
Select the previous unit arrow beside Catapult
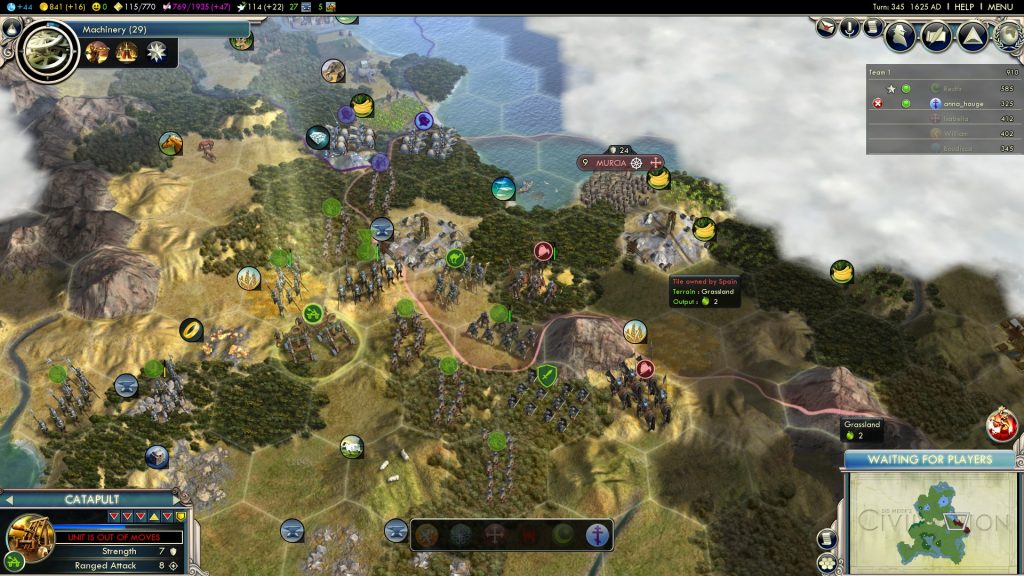(x=8, y=499)
